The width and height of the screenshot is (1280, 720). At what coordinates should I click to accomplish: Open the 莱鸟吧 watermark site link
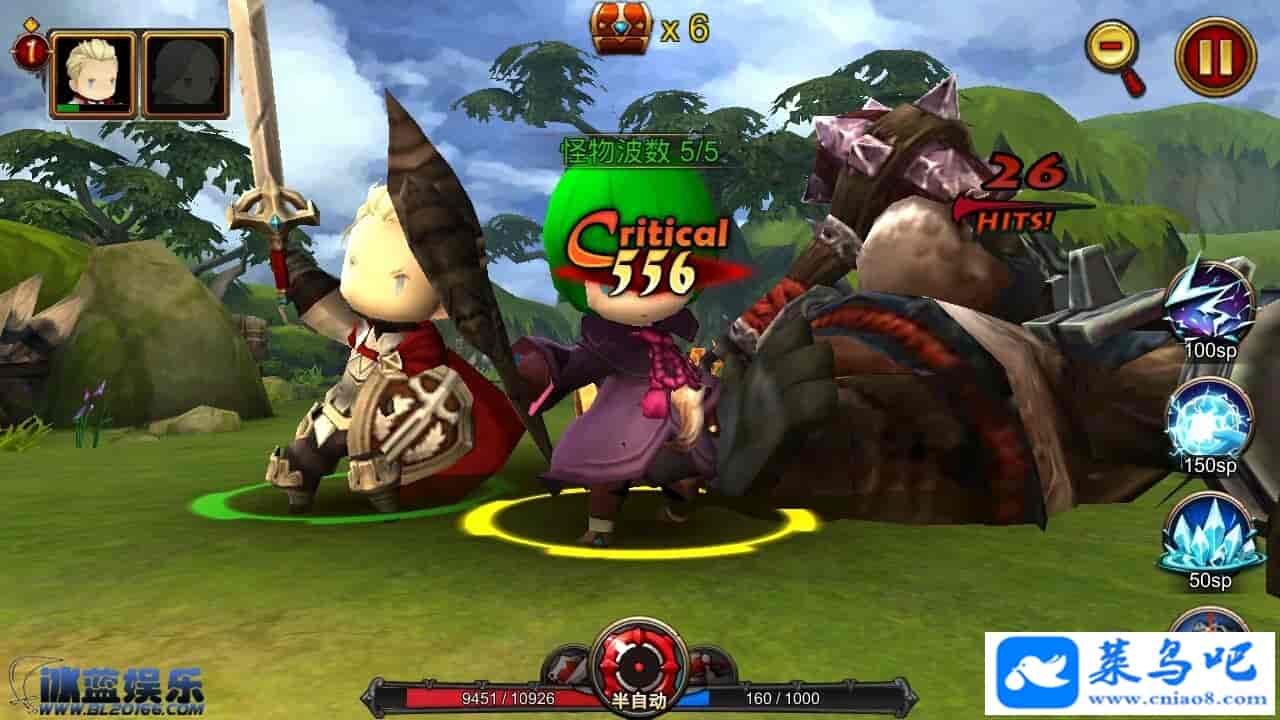coord(1130,674)
